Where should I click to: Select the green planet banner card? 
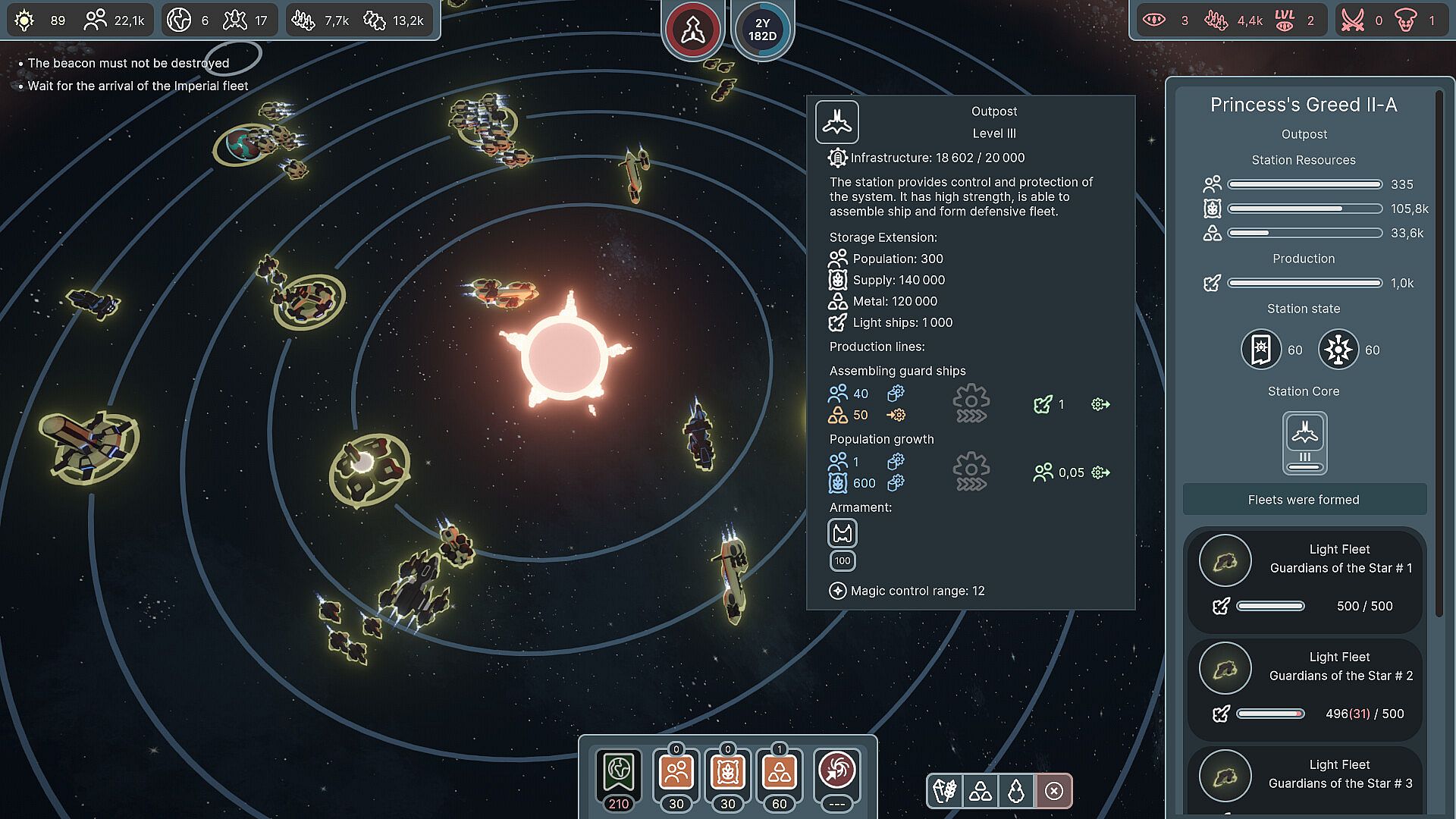[619, 773]
